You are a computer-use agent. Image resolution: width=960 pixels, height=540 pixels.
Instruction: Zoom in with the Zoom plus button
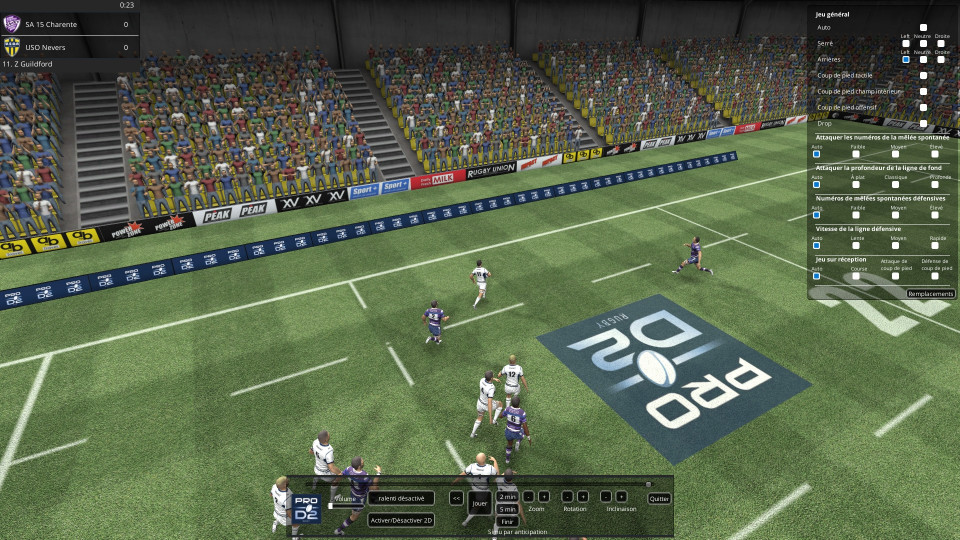pyautogui.click(x=544, y=496)
